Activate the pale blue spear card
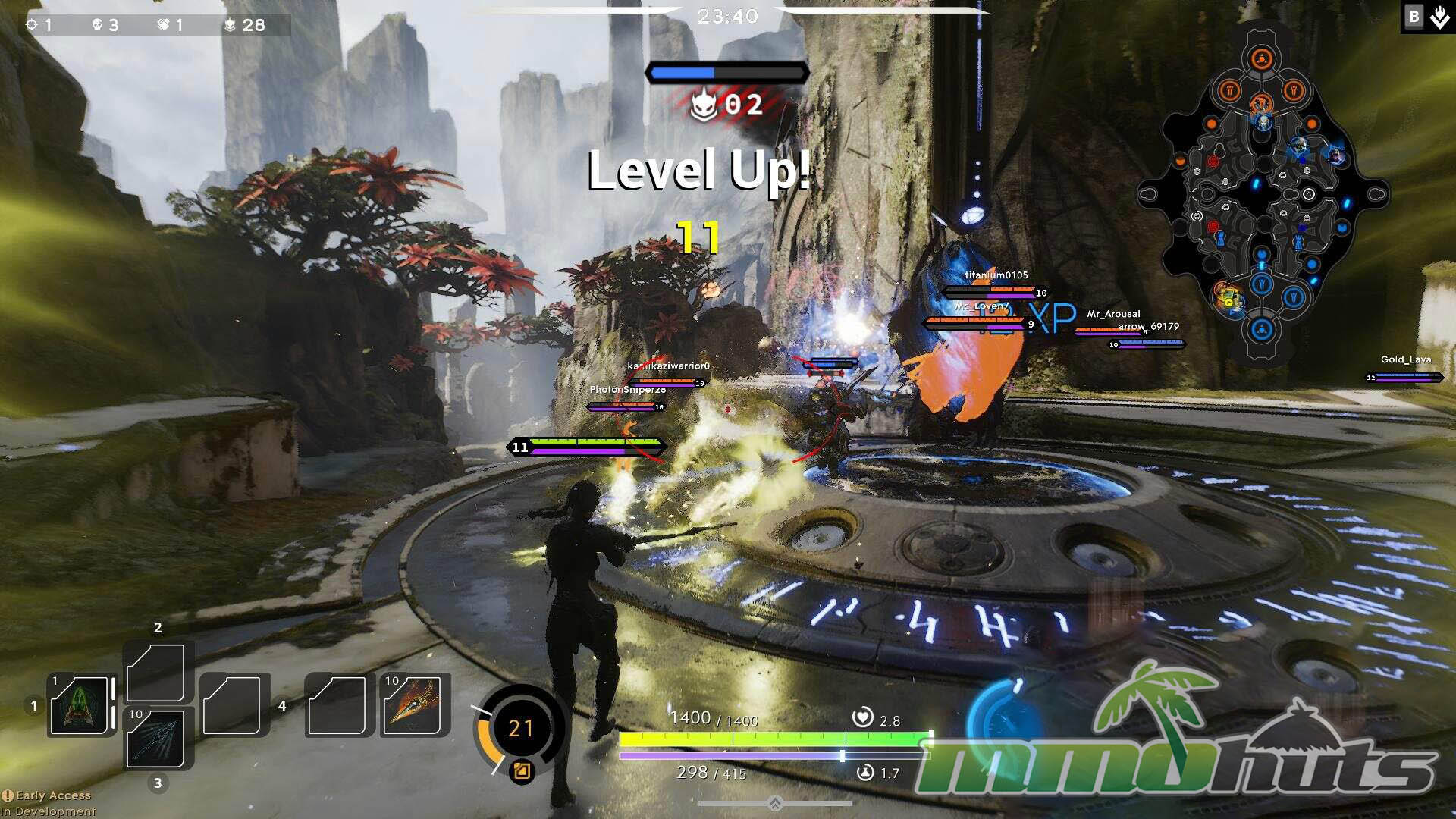1456x819 pixels. point(155,737)
